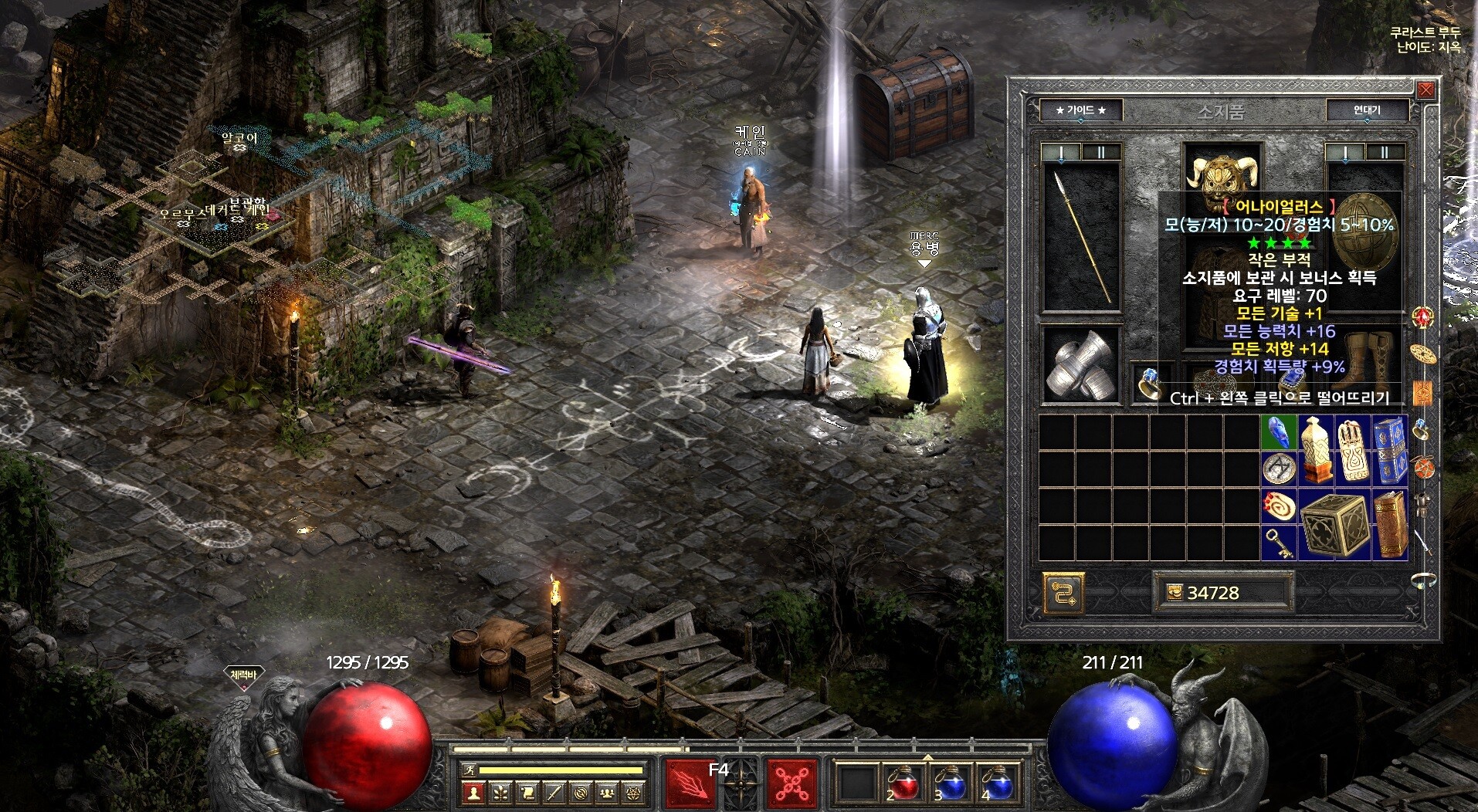Click the gold amount button showing 34728
This screenshot has height=812, width=1478.
1222,592
